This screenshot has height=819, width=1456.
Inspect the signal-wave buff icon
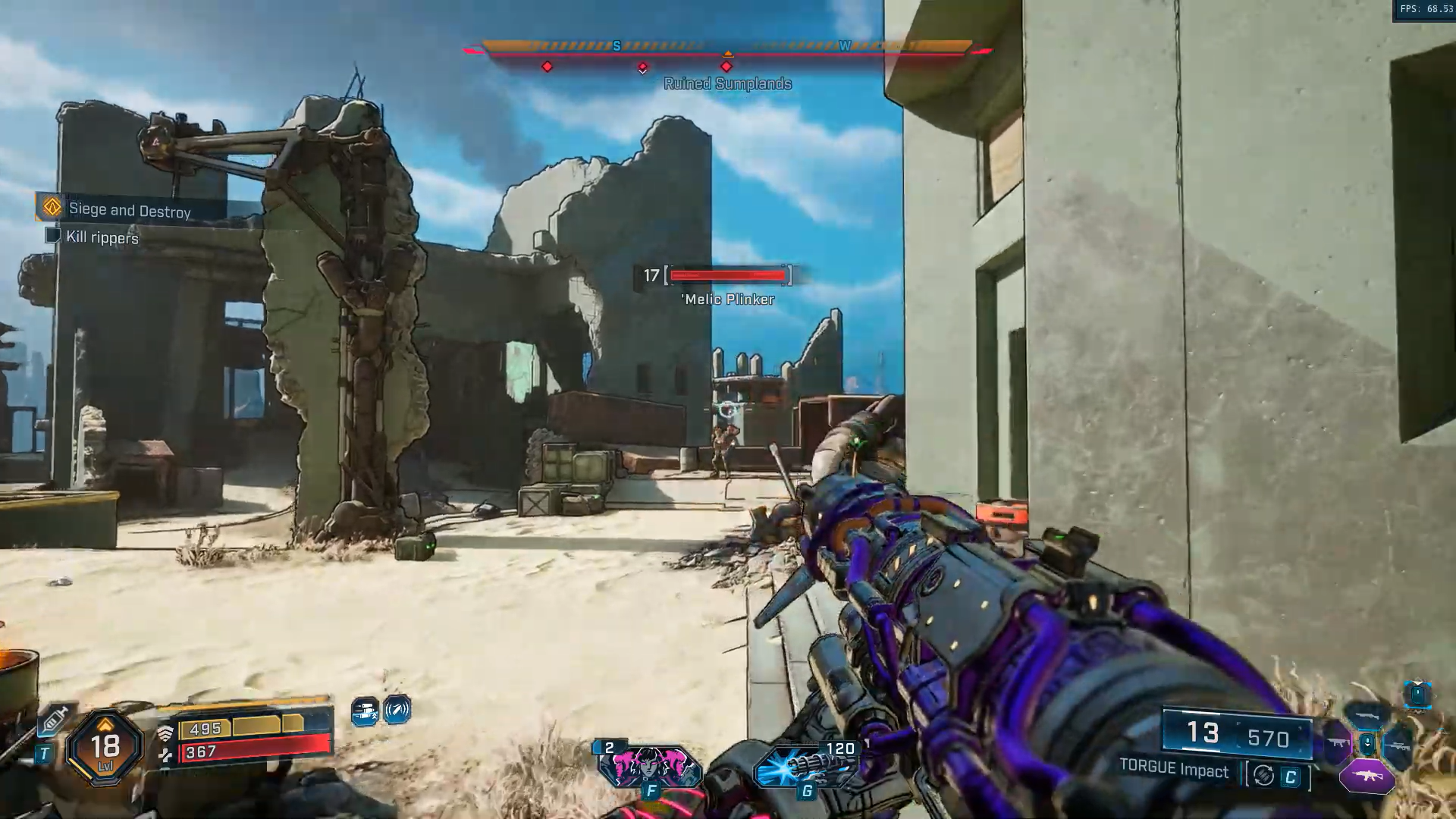pos(397,711)
